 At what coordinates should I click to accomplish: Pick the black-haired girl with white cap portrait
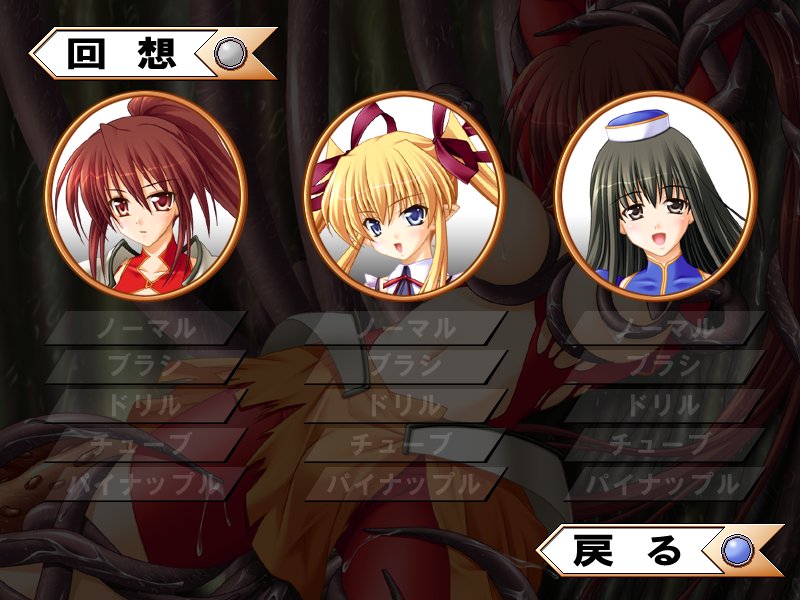click(655, 201)
